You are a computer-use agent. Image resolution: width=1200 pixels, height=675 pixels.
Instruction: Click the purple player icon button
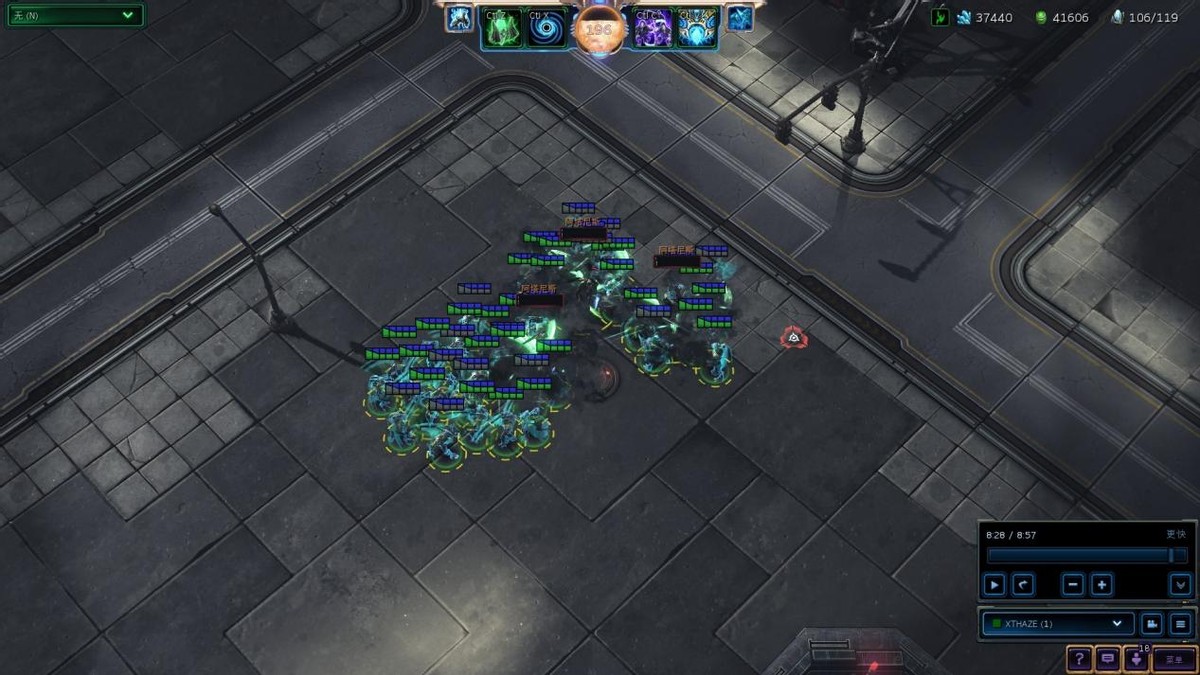(x=1136, y=659)
